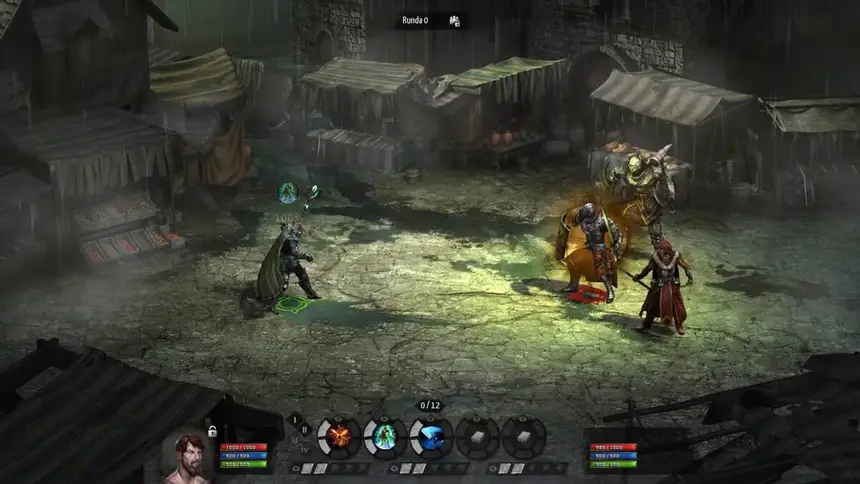Select the blue crystal ability
The width and height of the screenshot is (860, 484).
(x=431, y=436)
